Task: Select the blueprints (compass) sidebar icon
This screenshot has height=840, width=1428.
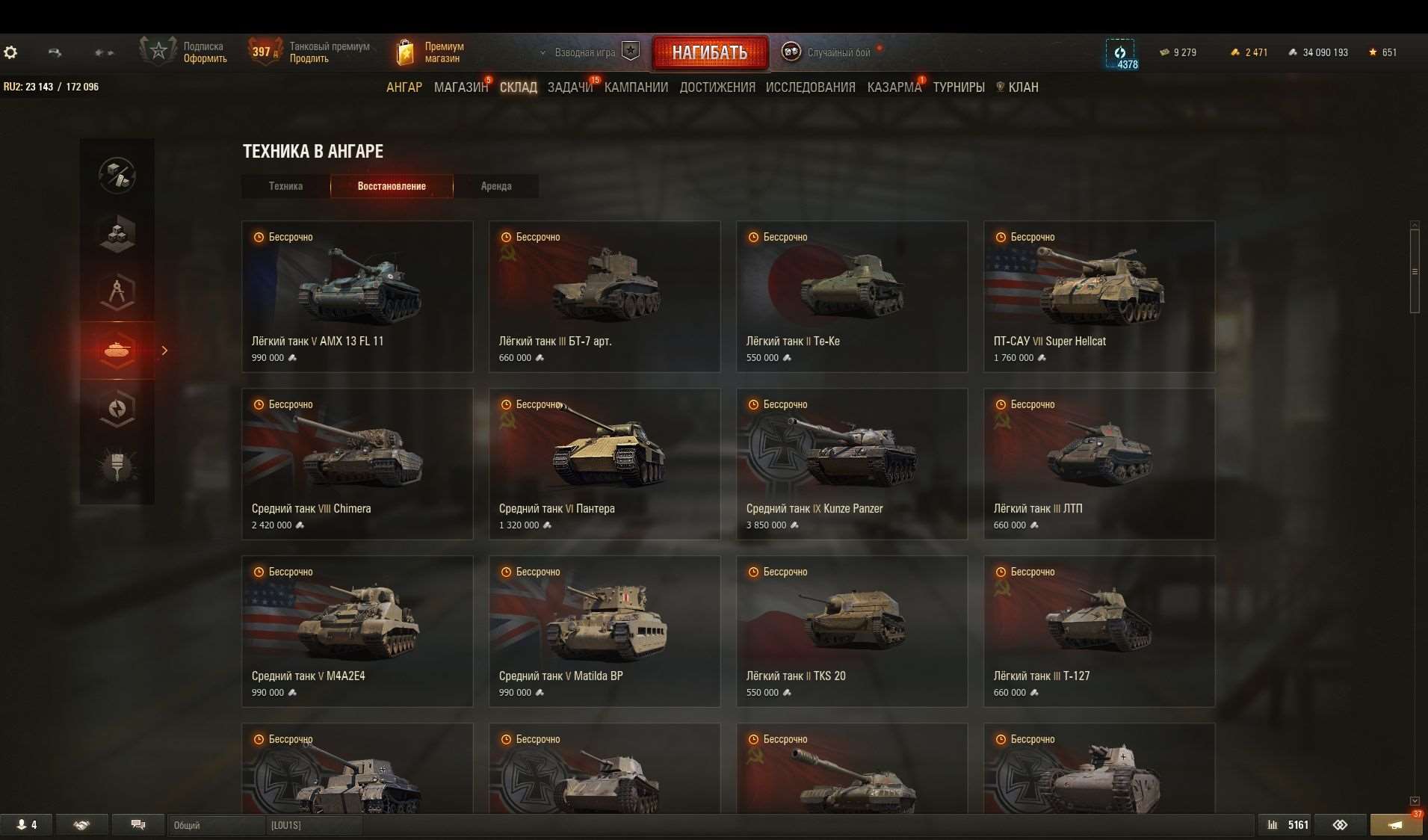Action: point(117,292)
